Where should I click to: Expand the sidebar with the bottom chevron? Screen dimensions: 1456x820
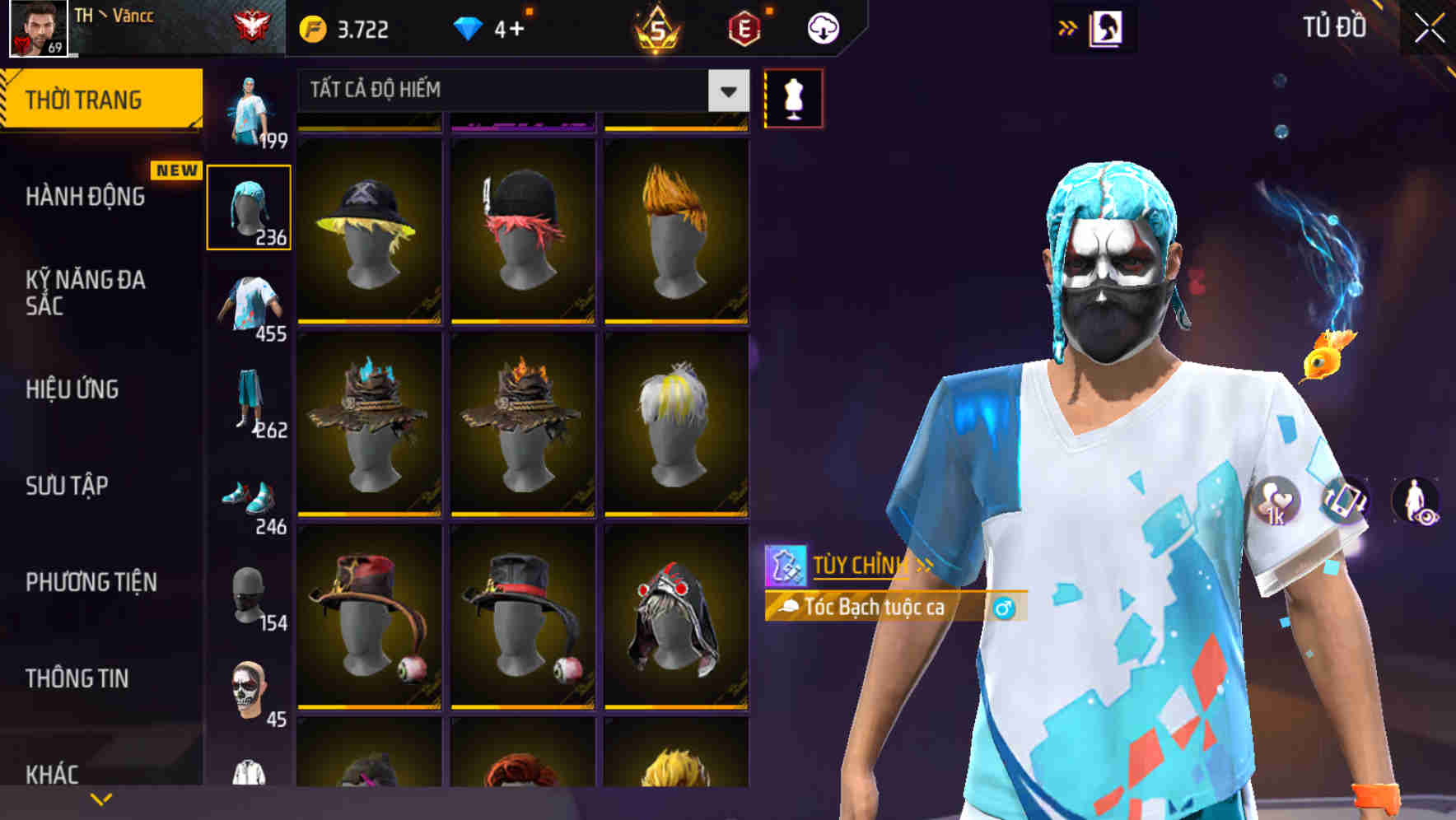pos(101,798)
